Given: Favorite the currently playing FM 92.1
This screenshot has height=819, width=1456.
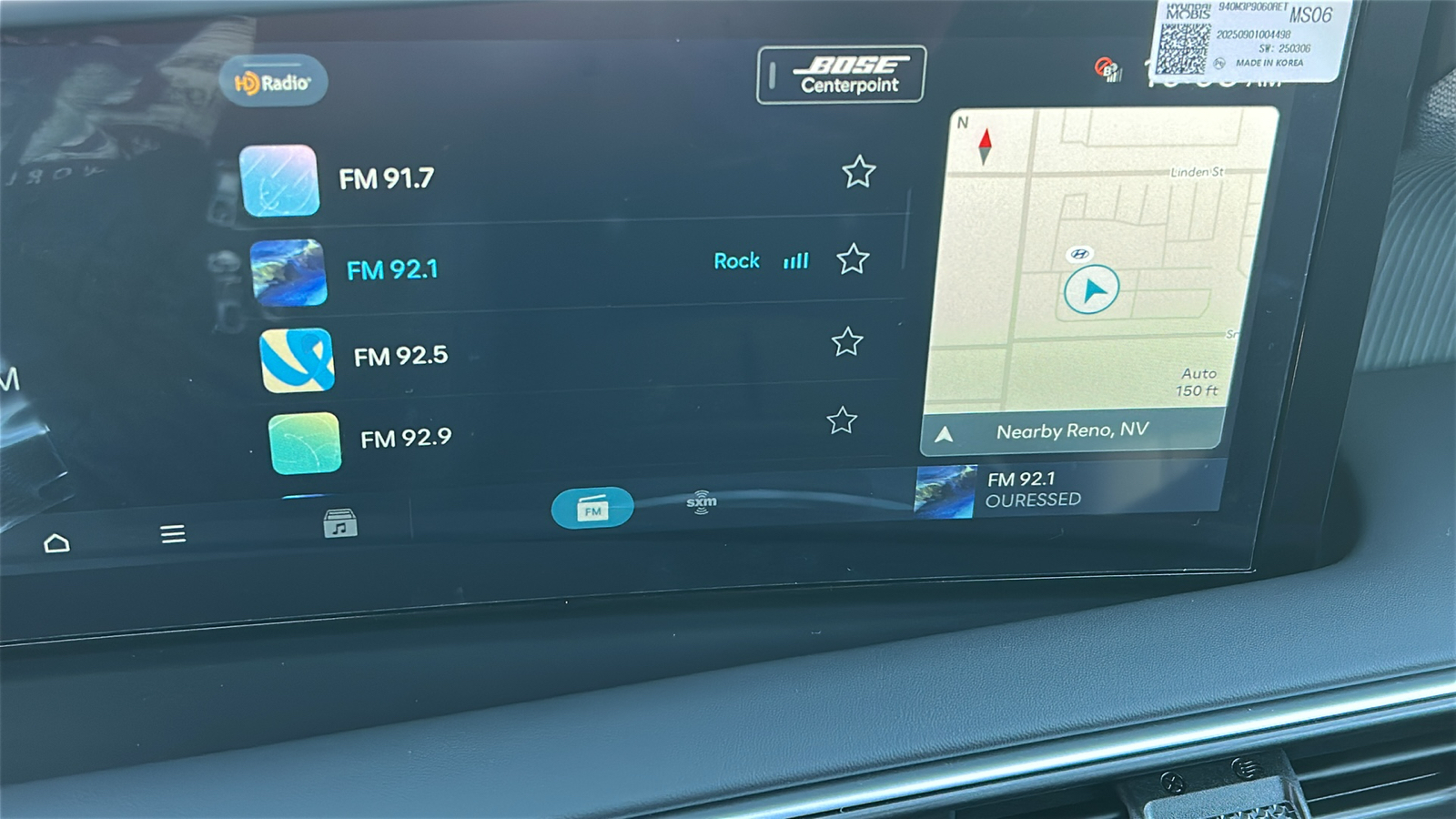Looking at the screenshot, I should 854,261.
